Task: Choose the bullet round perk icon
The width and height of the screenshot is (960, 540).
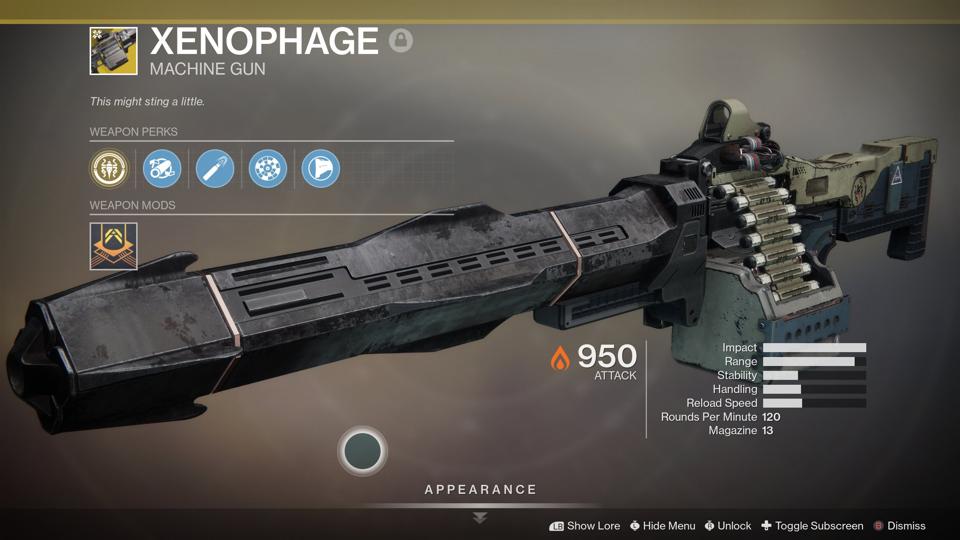Action: pyautogui.click(x=215, y=169)
